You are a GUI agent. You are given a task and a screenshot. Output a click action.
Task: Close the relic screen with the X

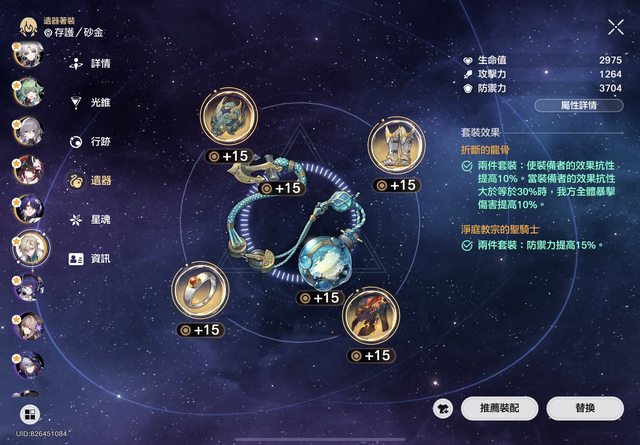pyautogui.click(x=615, y=28)
